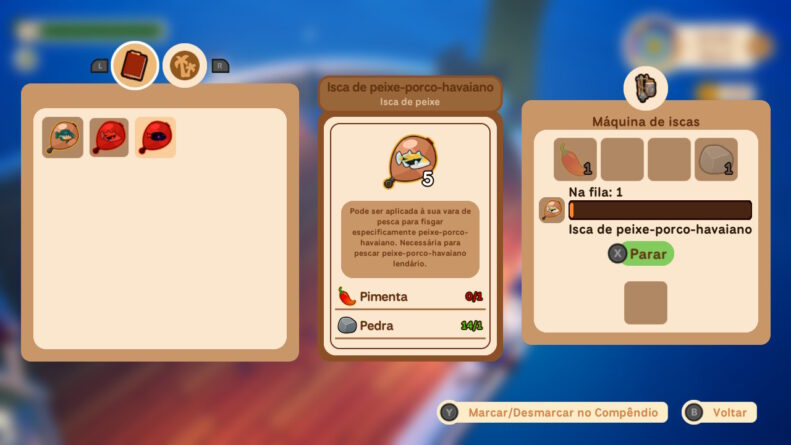Click the queued bait icon beside progress bar
The height and width of the screenshot is (445, 791).
click(551, 210)
